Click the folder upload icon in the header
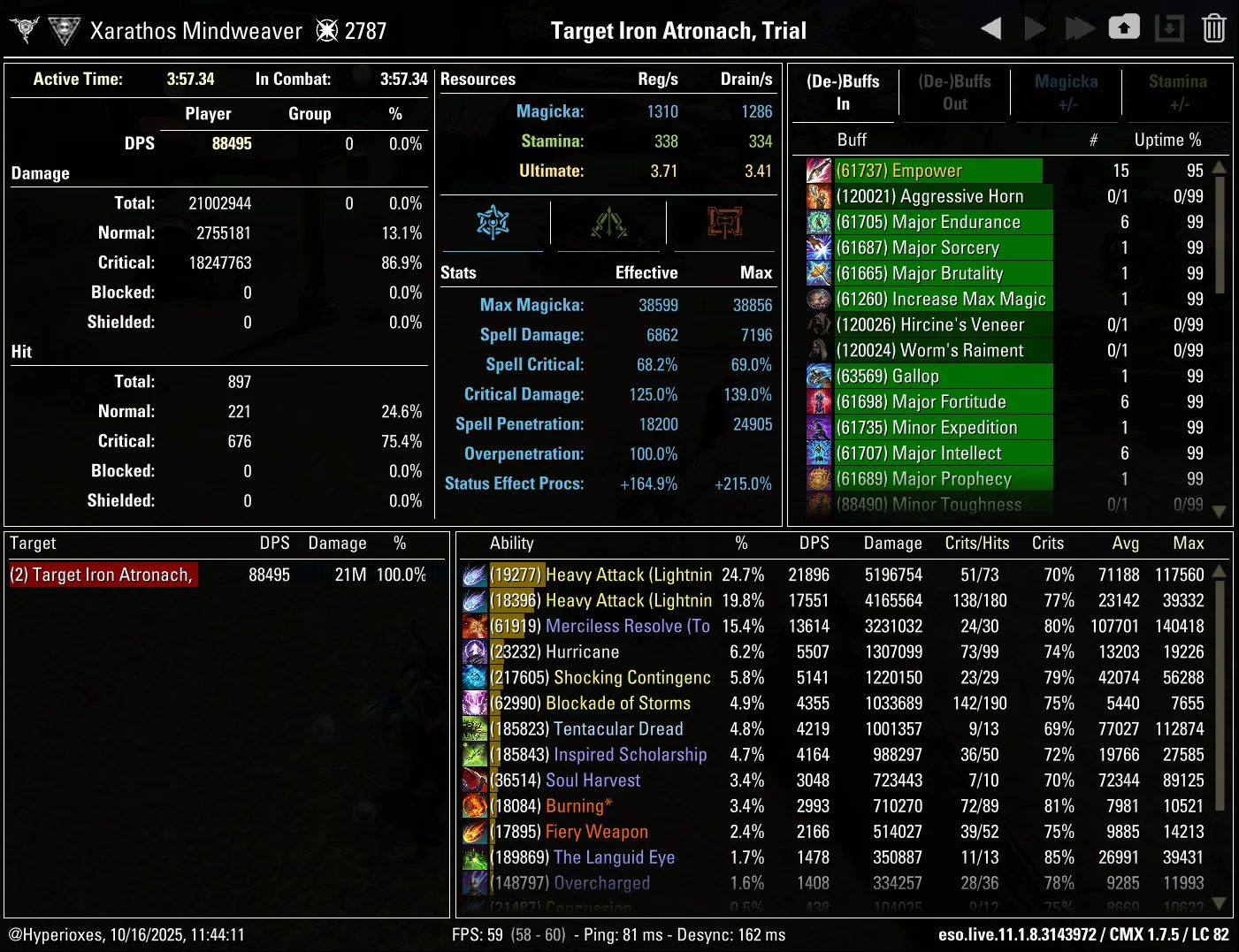Image resolution: width=1239 pixels, height=952 pixels. (x=1124, y=27)
